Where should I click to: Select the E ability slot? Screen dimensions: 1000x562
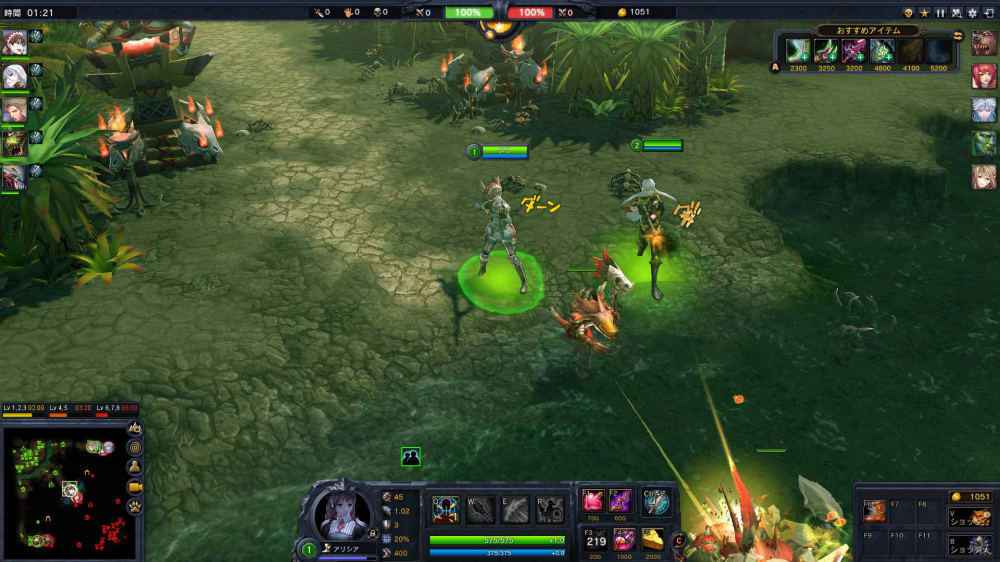click(515, 509)
